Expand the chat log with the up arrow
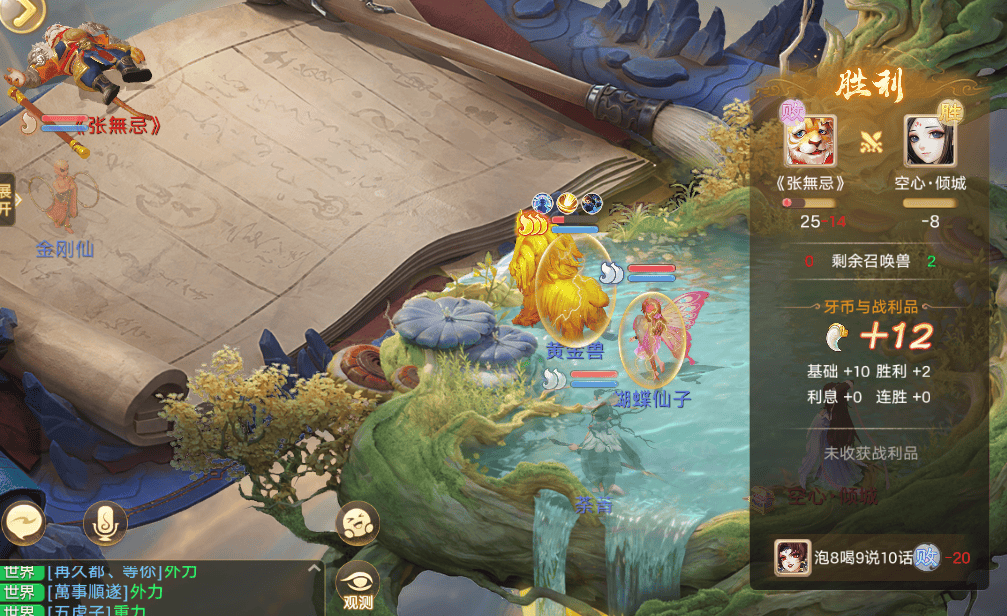The width and height of the screenshot is (1007, 616). coord(314,568)
